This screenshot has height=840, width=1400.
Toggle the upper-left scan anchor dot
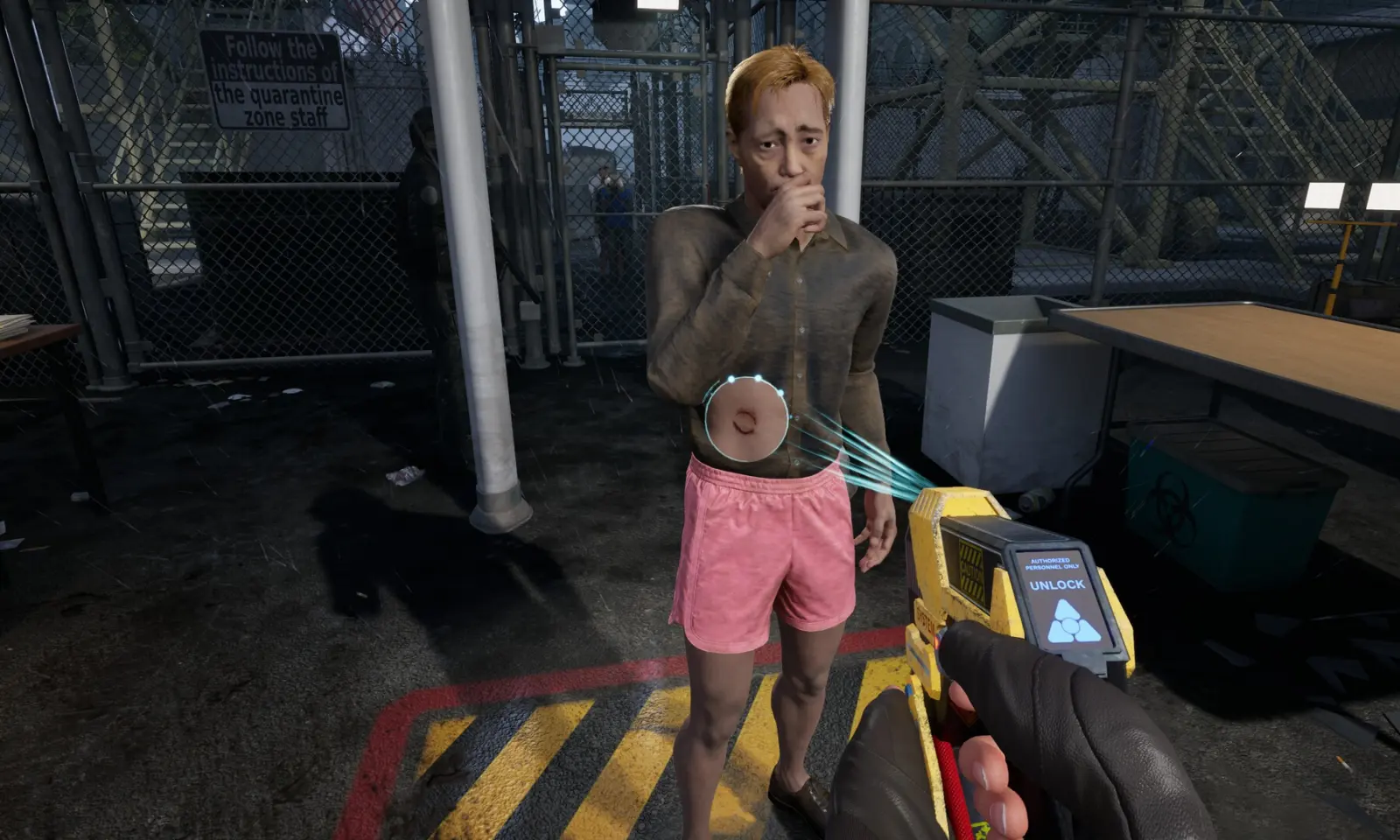[731, 378]
